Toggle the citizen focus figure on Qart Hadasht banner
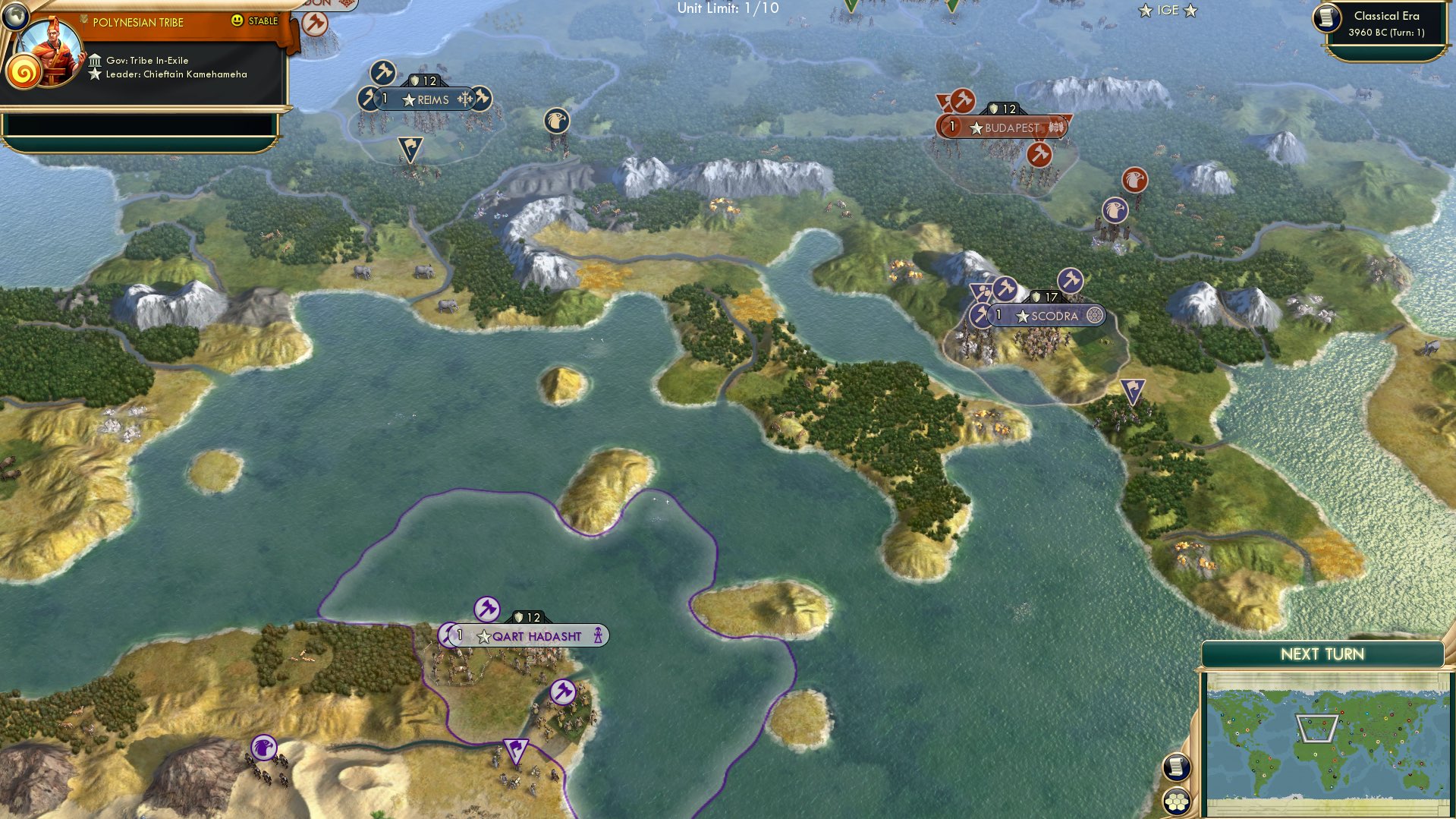This screenshot has width=1456, height=819. (599, 636)
